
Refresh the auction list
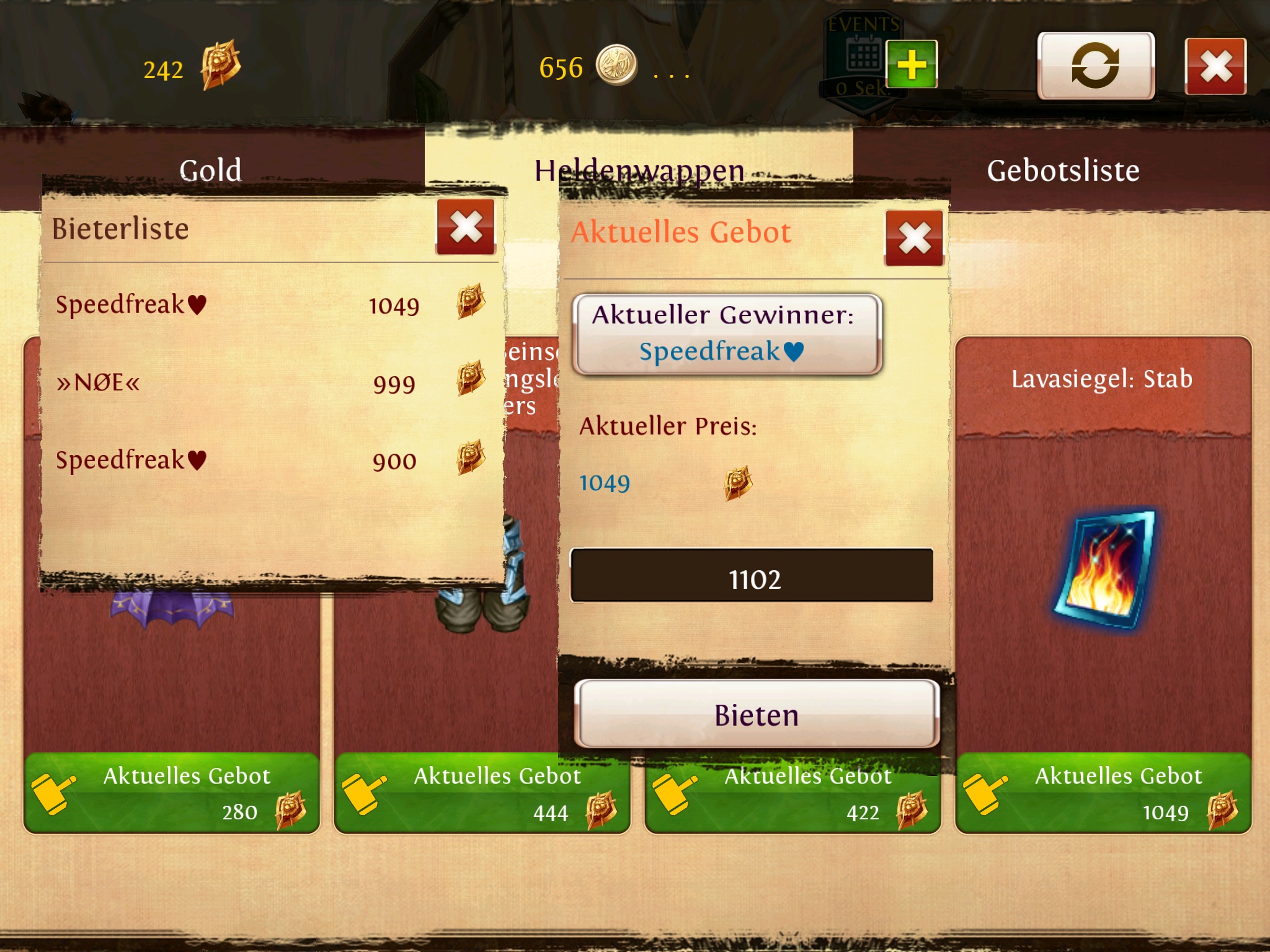pos(1096,66)
